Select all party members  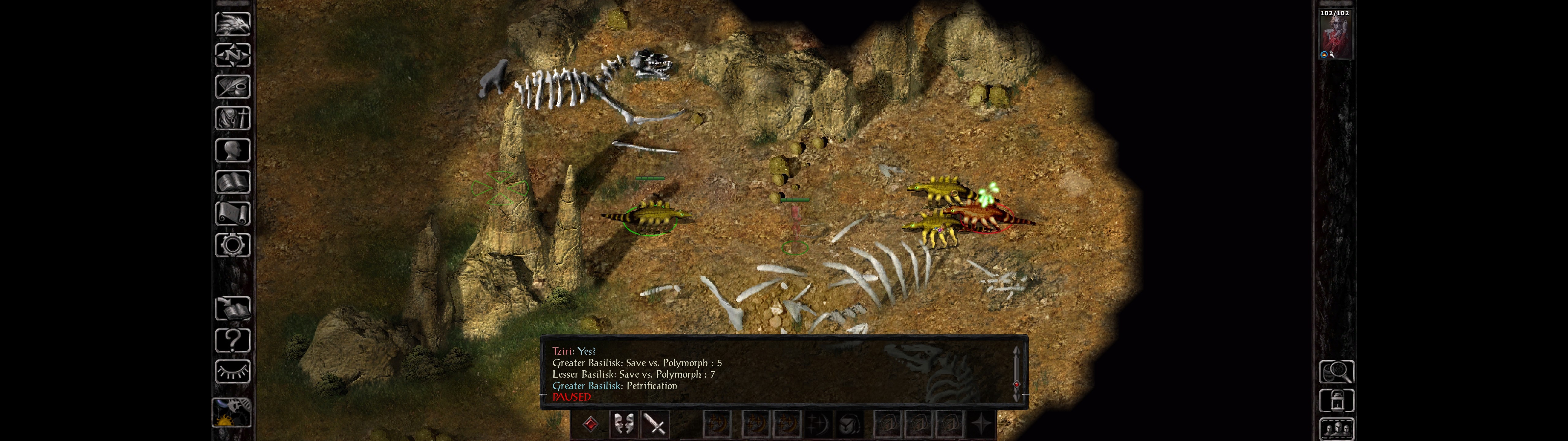tap(1336, 429)
